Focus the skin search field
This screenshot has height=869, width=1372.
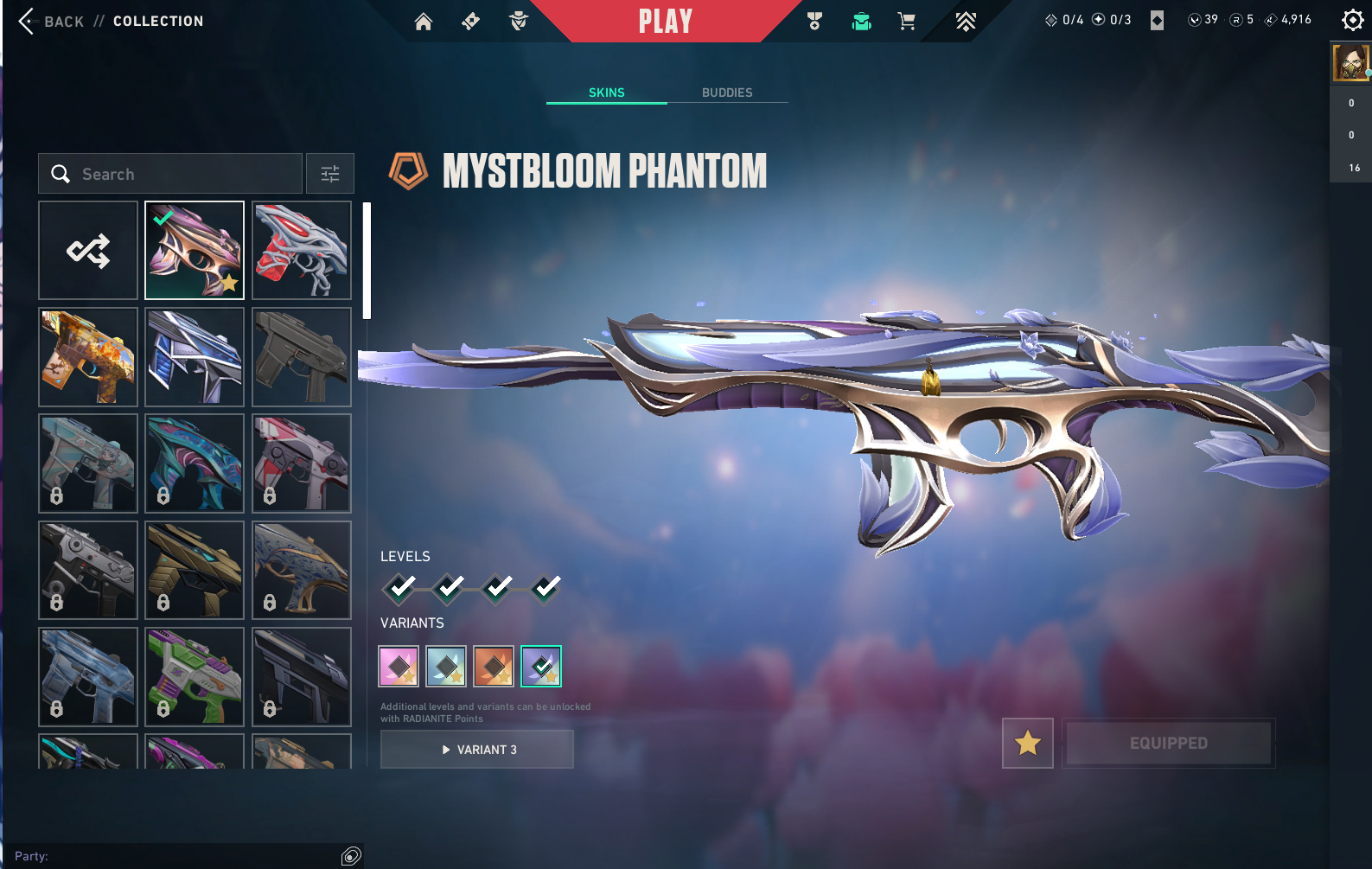(170, 174)
